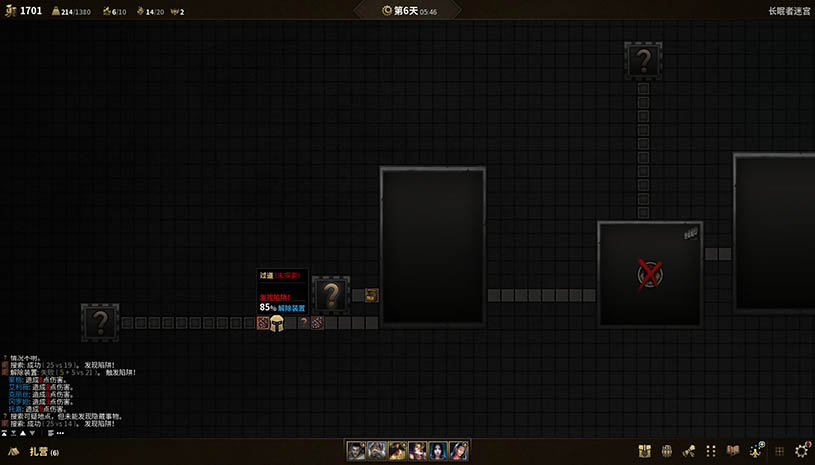Click the room marked with red X
The image size is (815, 465).
pyautogui.click(x=650, y=273)
